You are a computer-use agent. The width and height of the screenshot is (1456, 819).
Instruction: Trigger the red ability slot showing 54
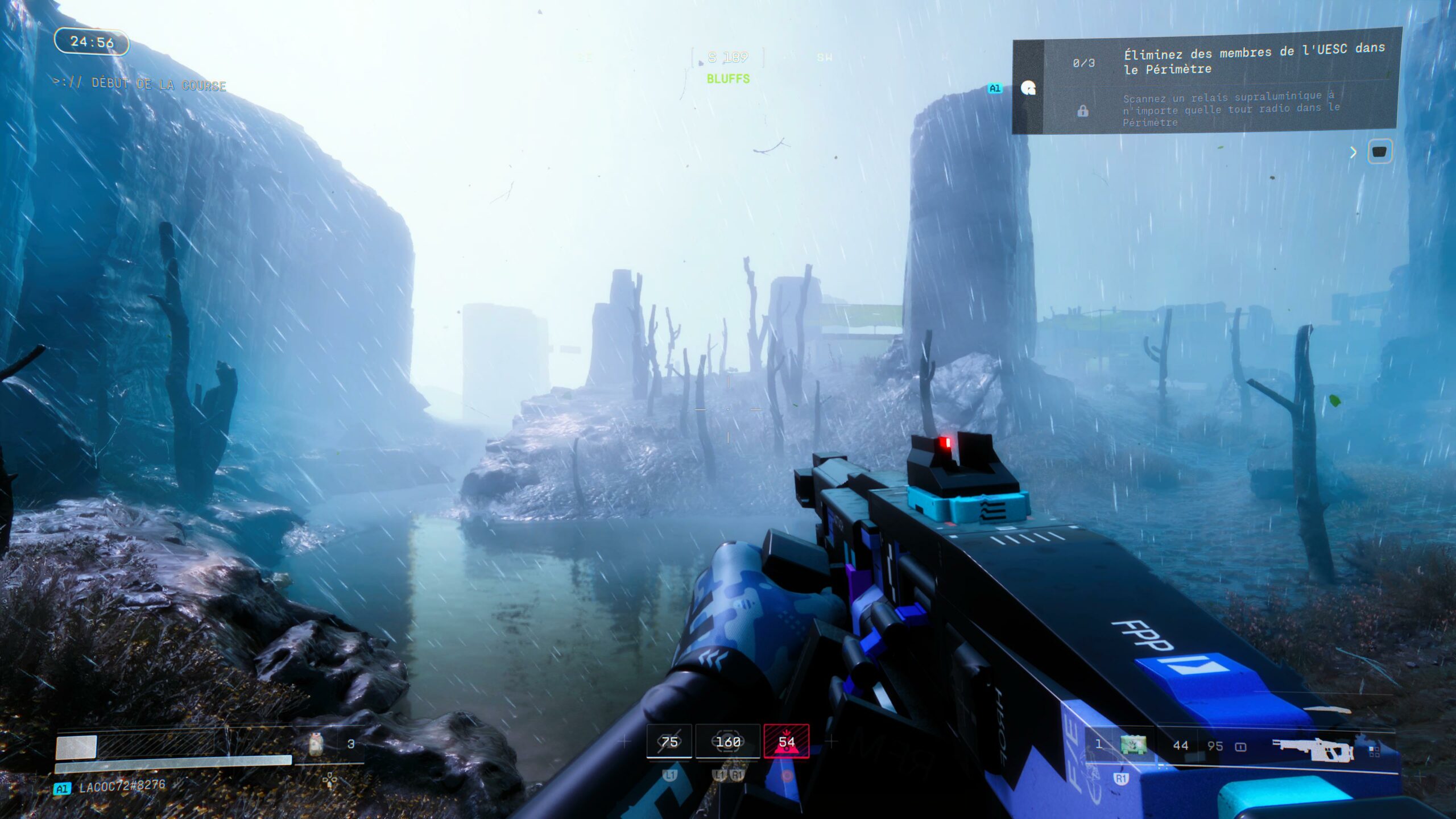tap(787, 742)
